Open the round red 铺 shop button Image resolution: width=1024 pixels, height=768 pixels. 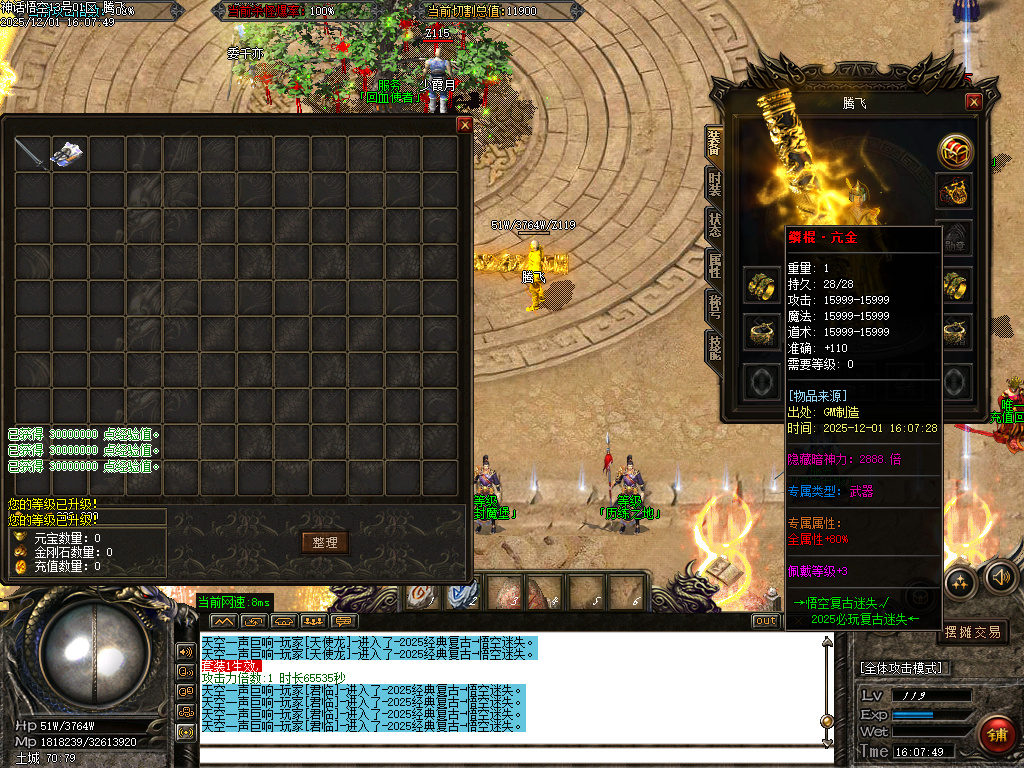(996, 734)
